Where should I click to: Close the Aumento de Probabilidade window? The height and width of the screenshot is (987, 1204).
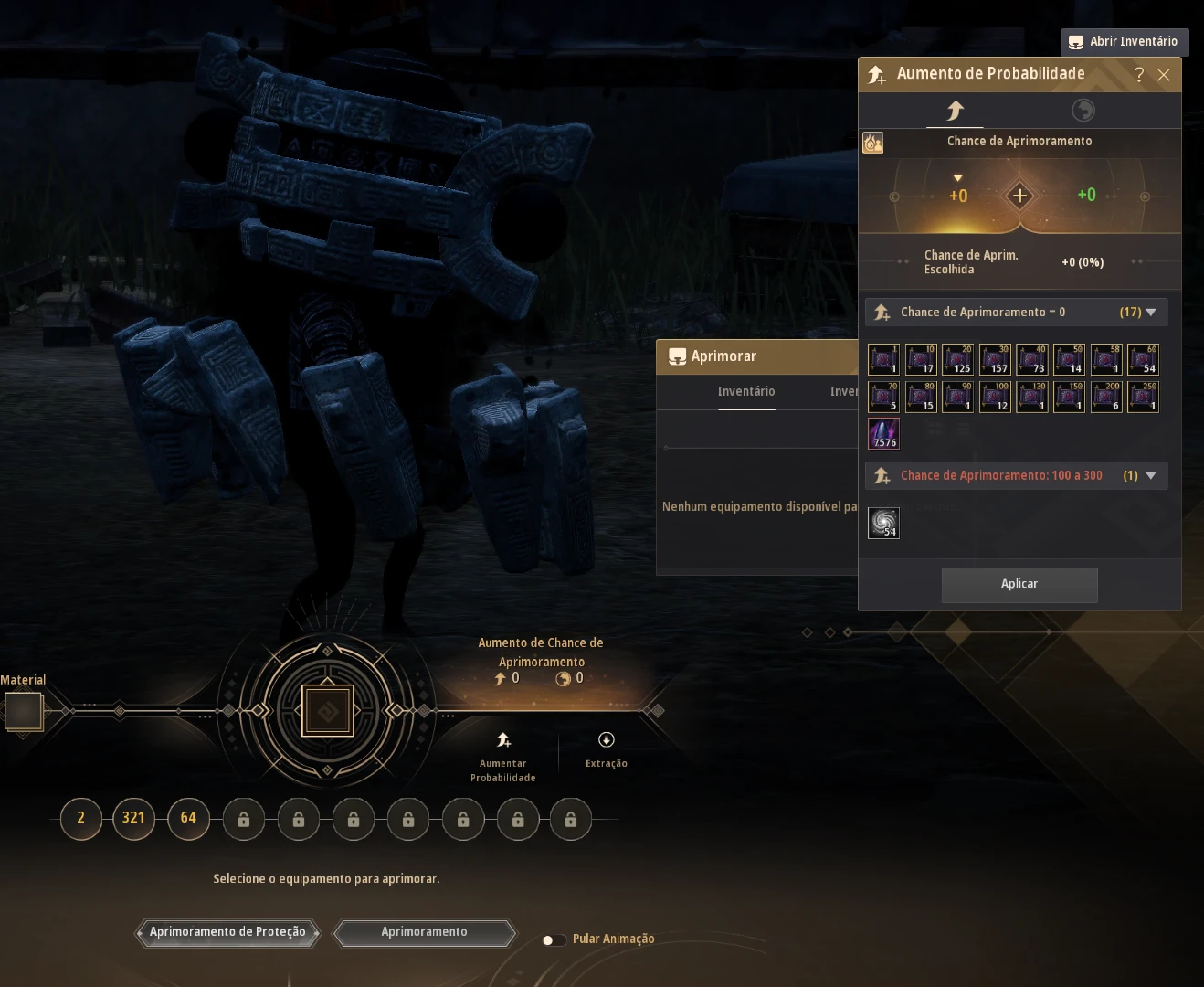pyautogui.click(x=1163, y=75)
